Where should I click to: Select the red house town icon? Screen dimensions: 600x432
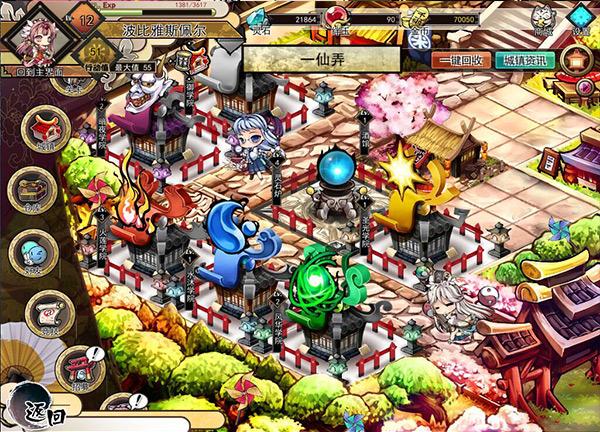tap(46, 133)
